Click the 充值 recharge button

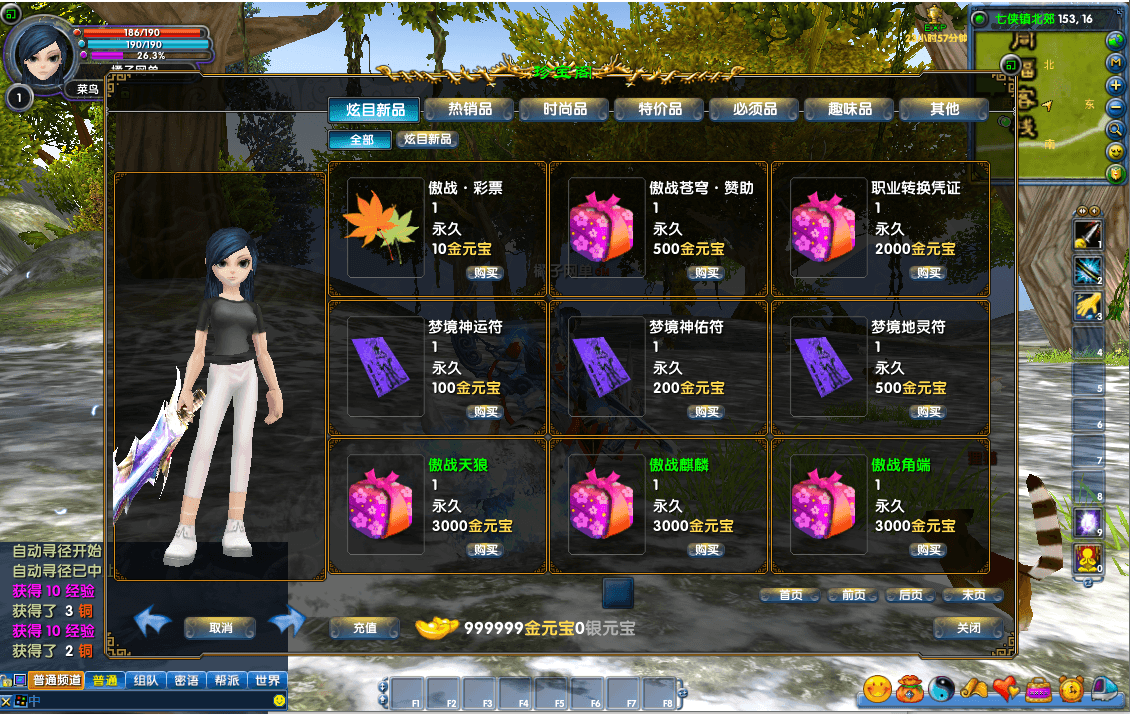point(365,628)
